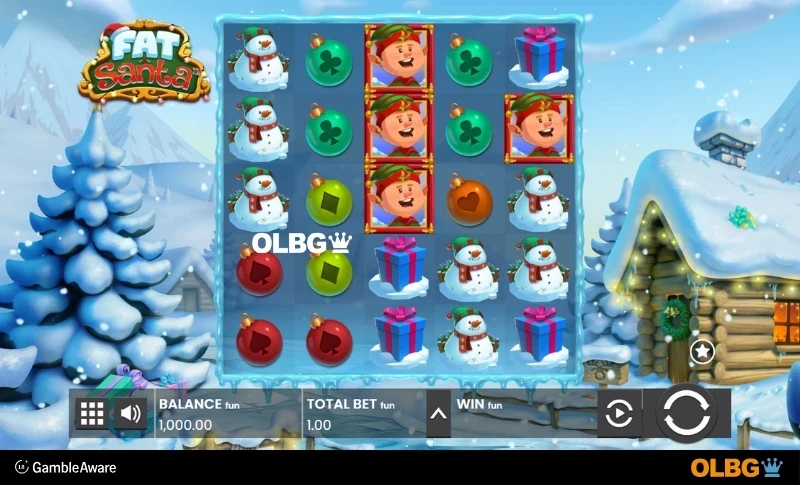
Task: Spin the reels with the circular arrows button
Action: coord(687,413)
